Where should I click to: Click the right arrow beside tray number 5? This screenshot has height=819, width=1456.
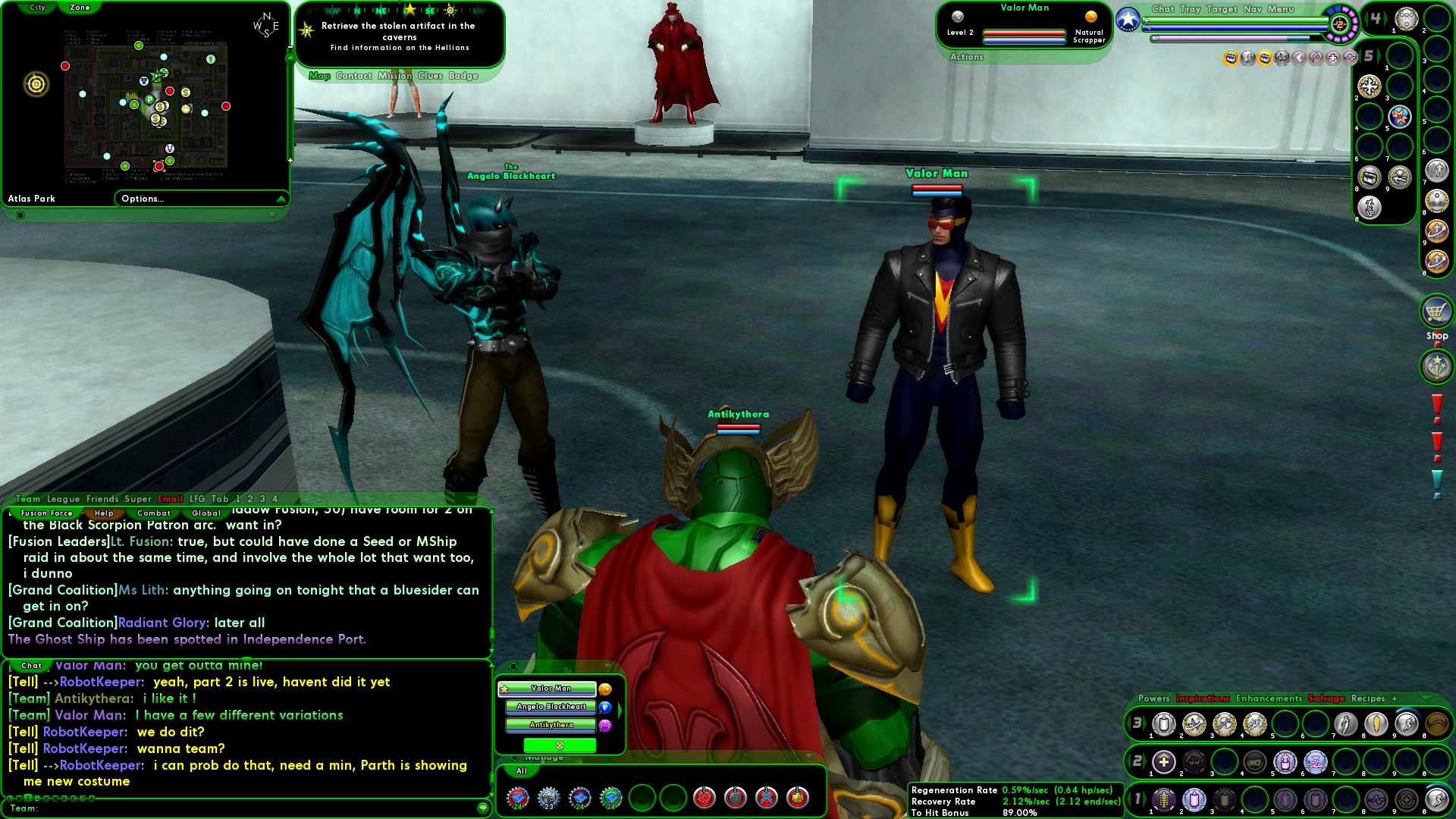click(x=1379, y=55)
